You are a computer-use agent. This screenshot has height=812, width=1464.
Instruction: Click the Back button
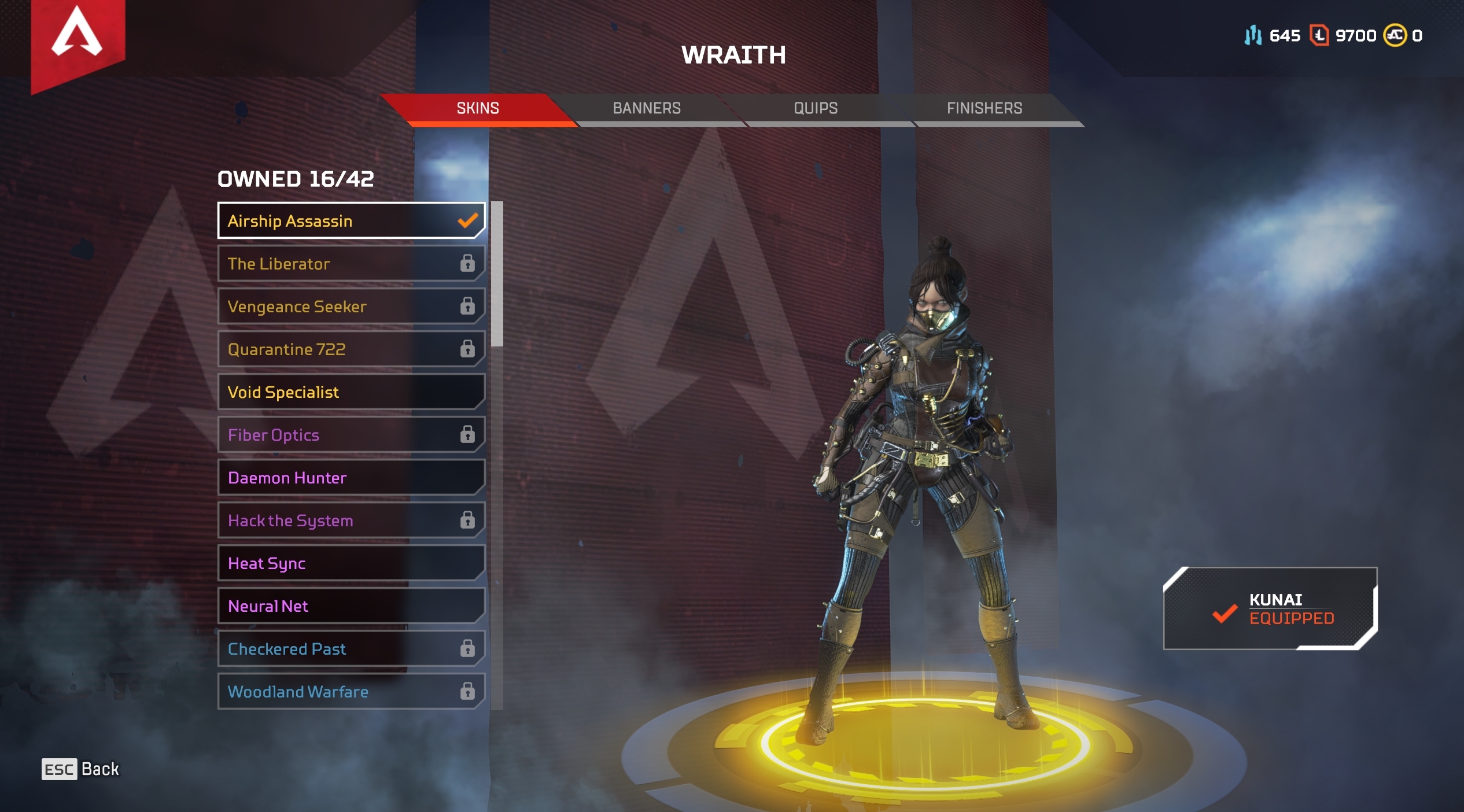pos(80,769)
